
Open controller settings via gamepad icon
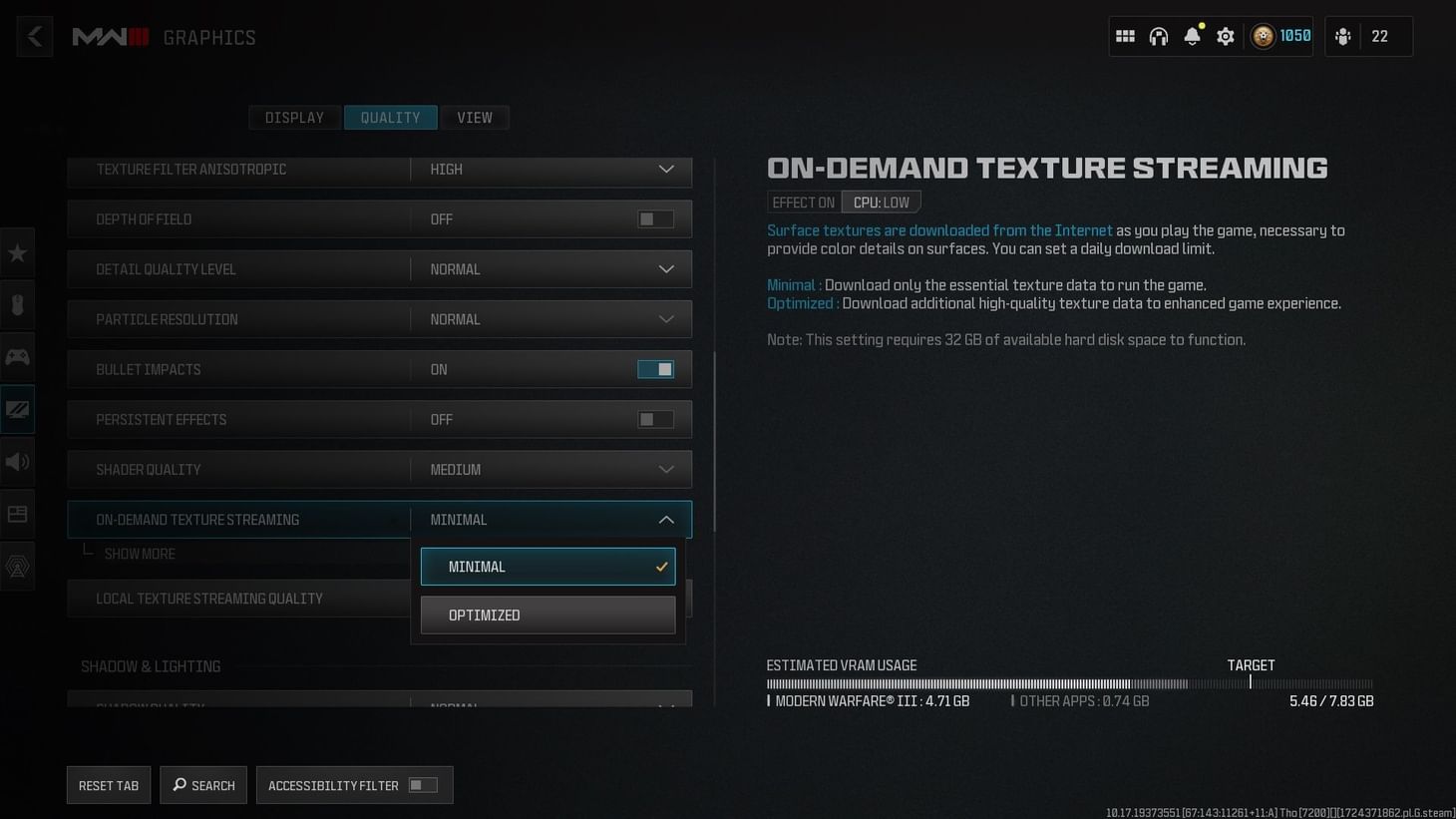[17, 356]
